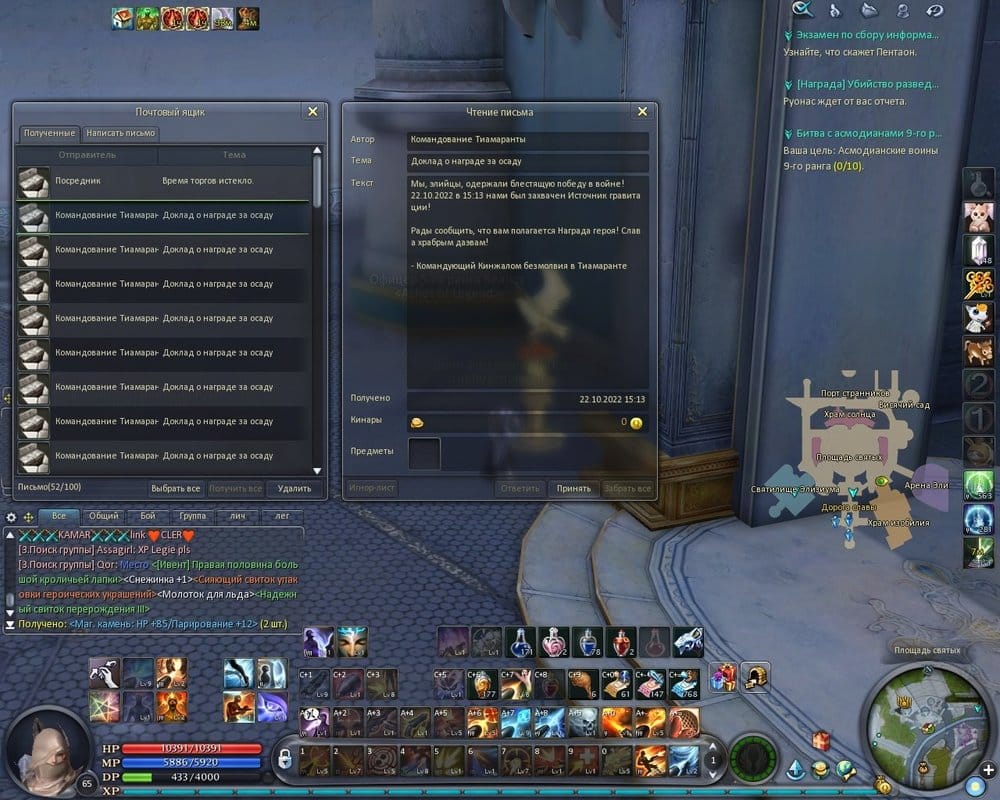
Task: Open quest Экзамен по сбору информации
Action: (867, 35)
